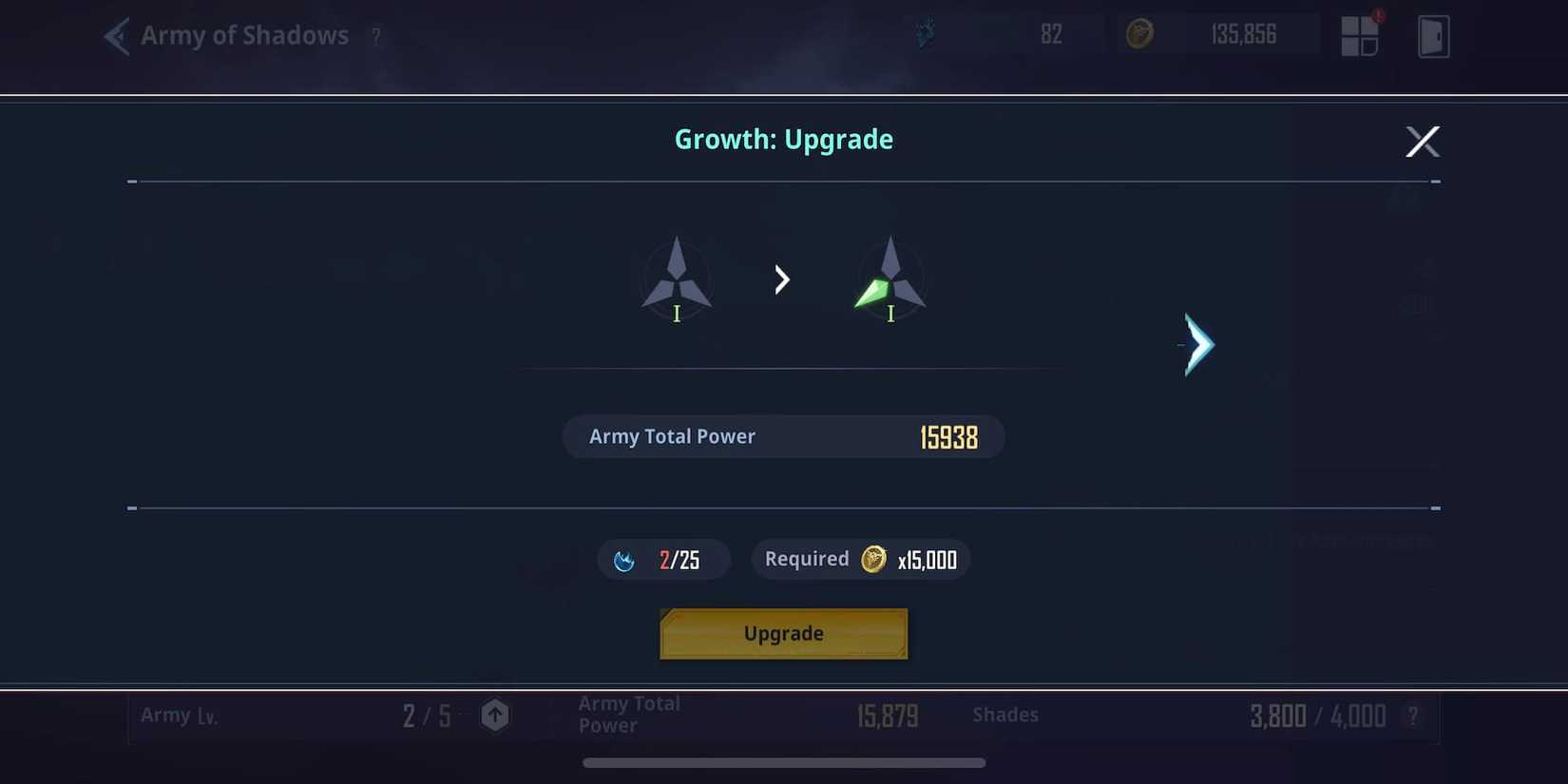Click the exit door icon
Image resolution: width=1568 pixels, height=784 pixels.
[x=1435, y=34]
